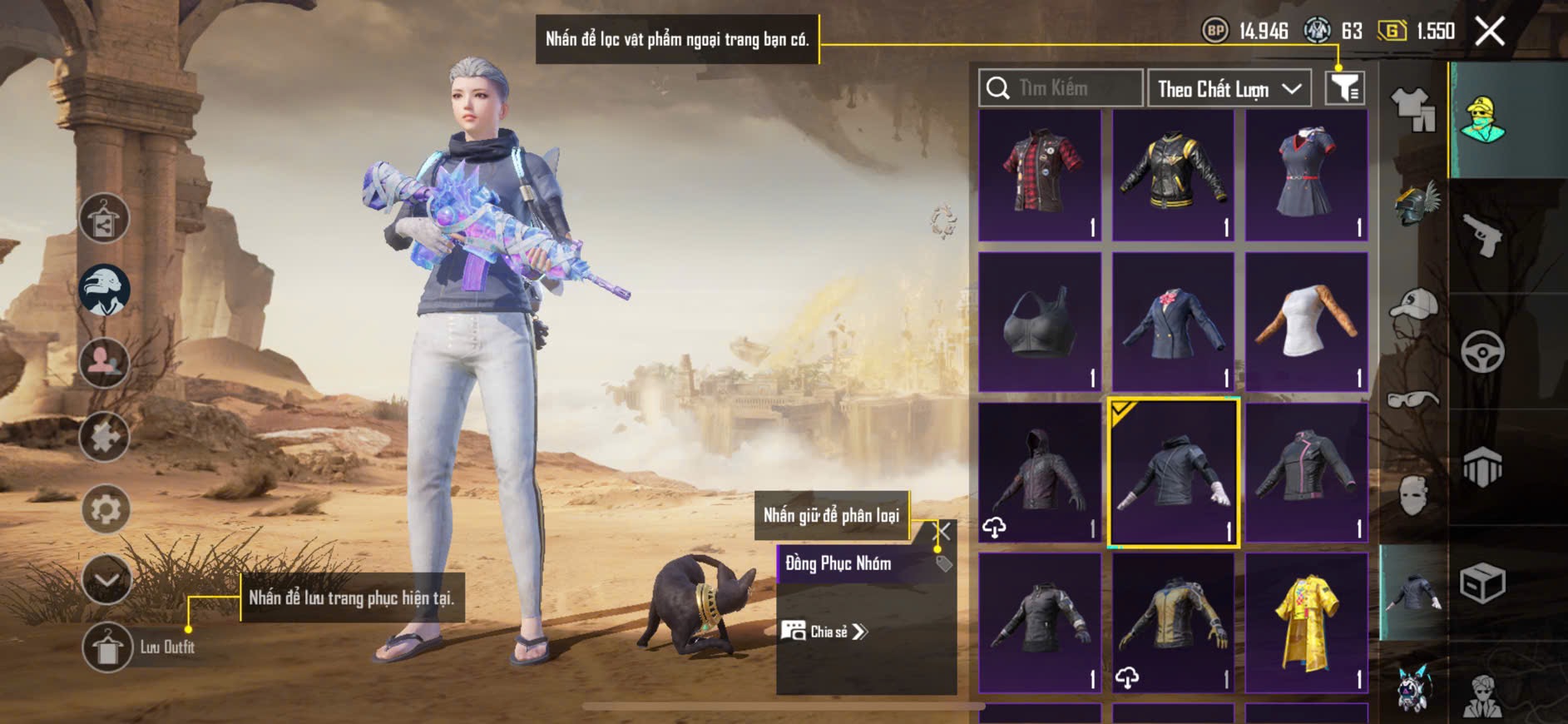Image resolution: width=1568 pixels, height=724 pixels.
Task: Open the Chia sẻ share option
Action: pyautogui.click(x=824, y=632)
